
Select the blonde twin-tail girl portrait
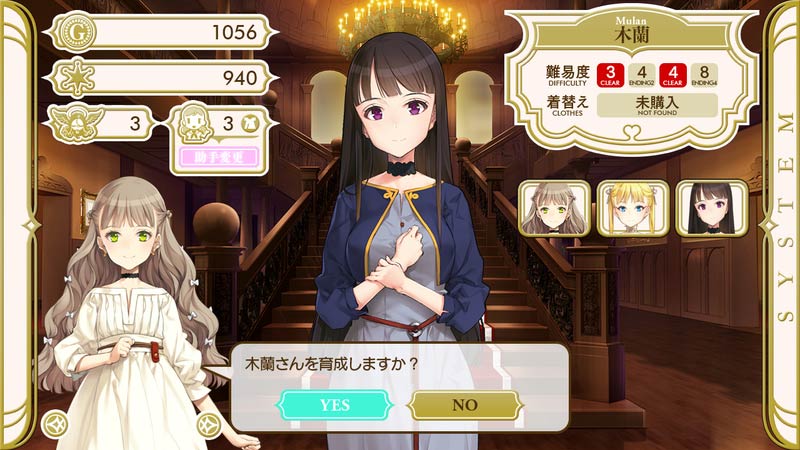click(x=632, y=208)
